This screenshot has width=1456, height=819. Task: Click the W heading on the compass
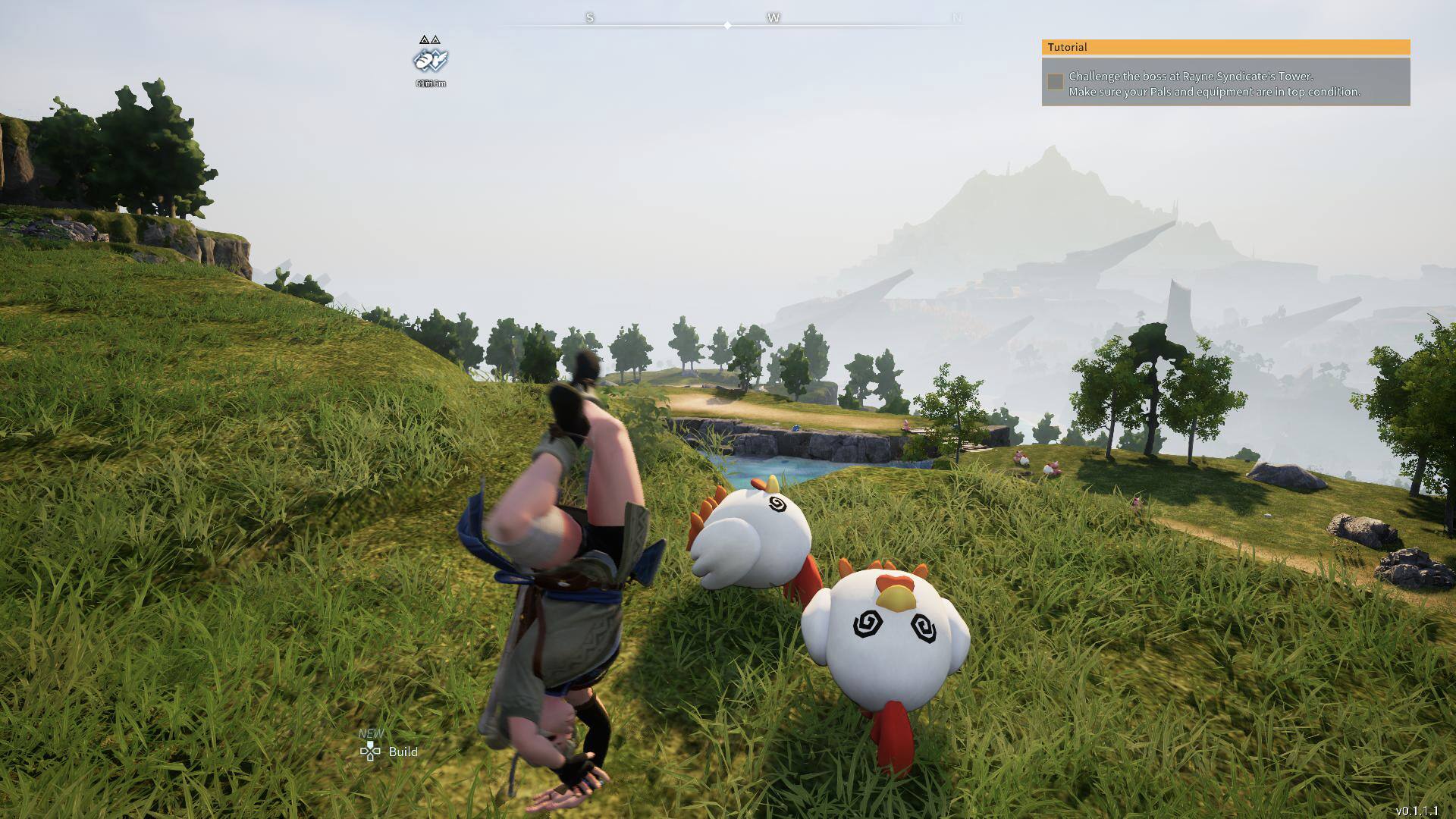coord(773,17)
